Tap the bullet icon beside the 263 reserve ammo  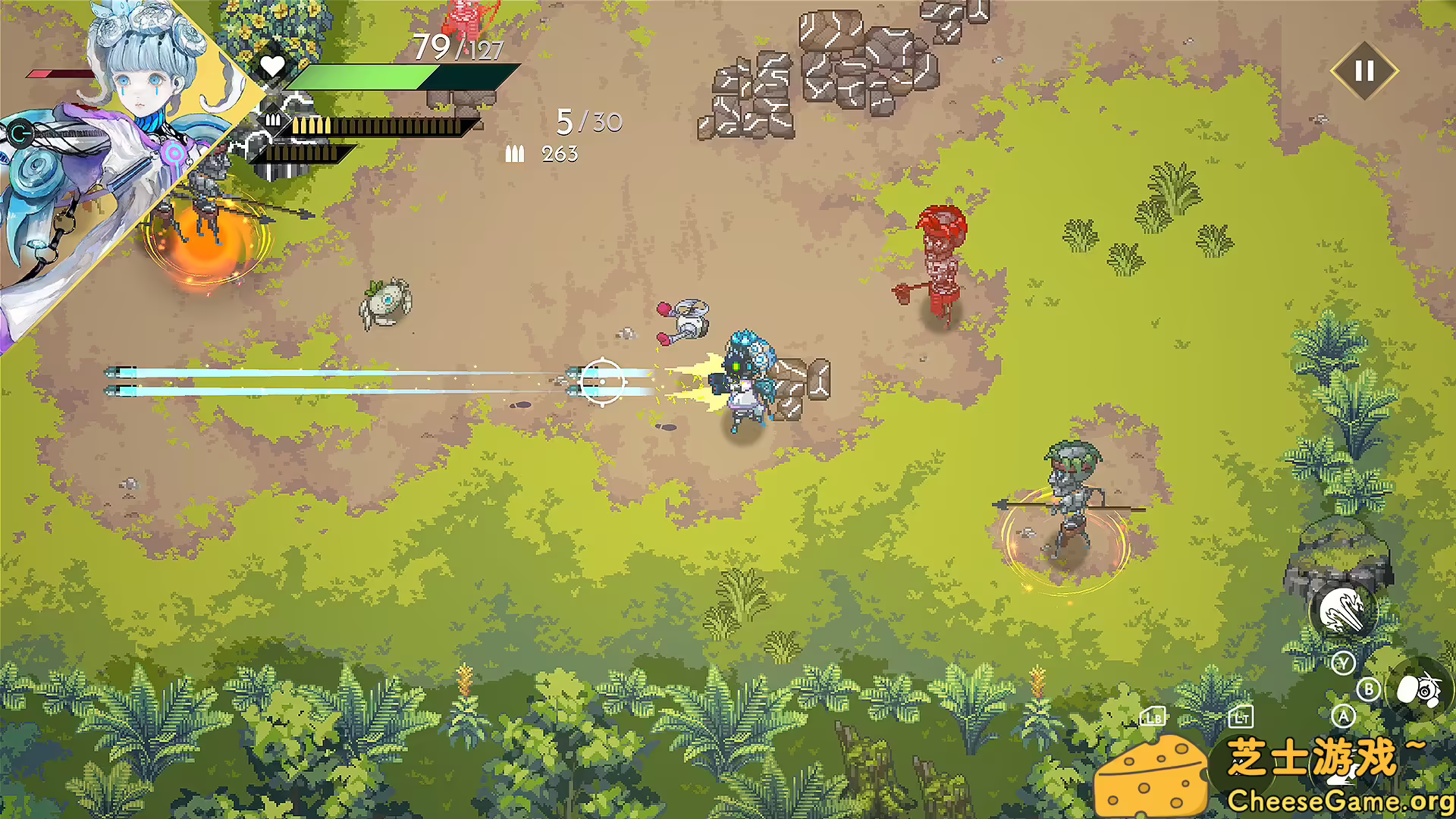(x=516, y=153)
